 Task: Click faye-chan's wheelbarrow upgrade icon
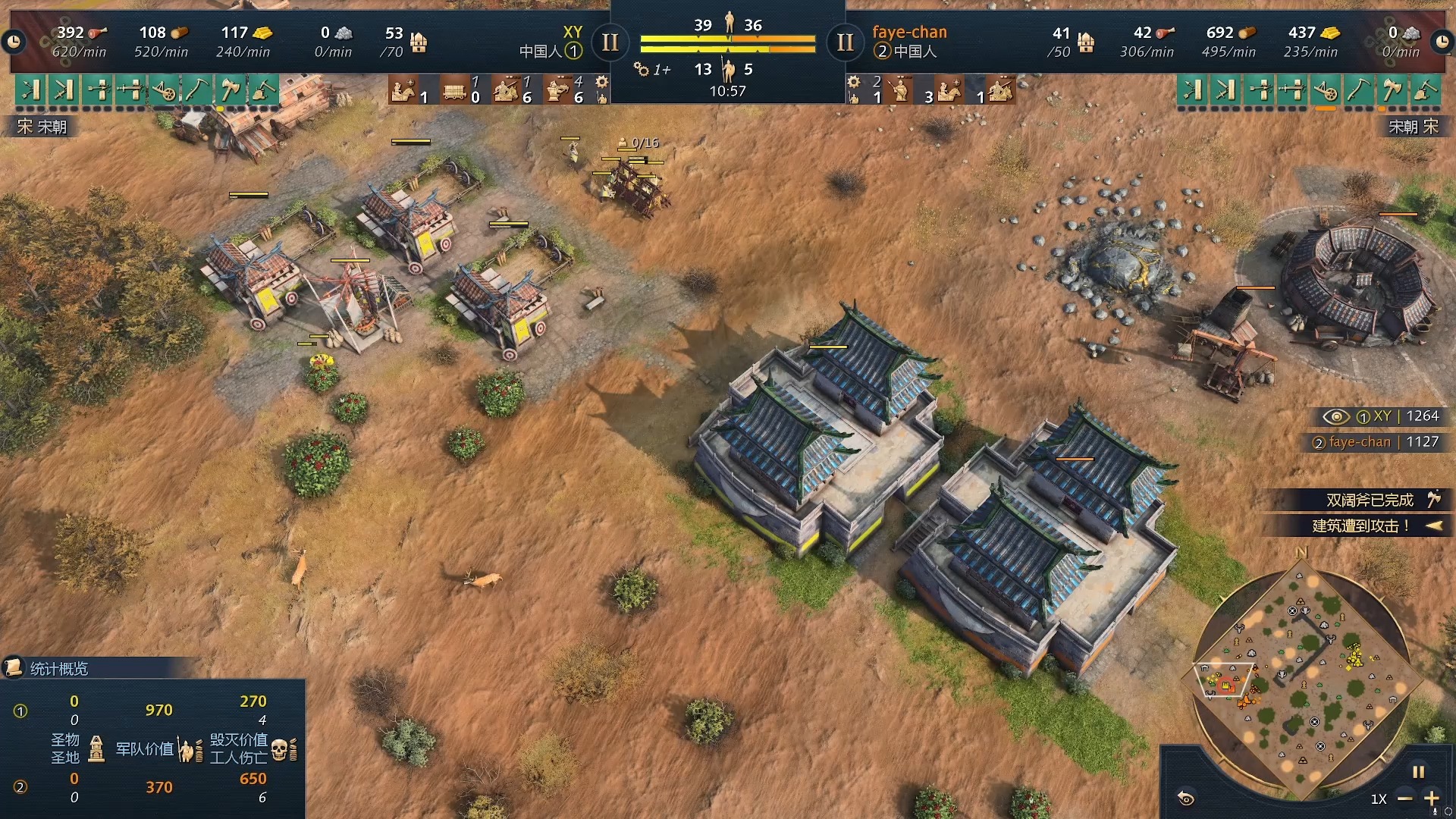[x=1325, y=90]
